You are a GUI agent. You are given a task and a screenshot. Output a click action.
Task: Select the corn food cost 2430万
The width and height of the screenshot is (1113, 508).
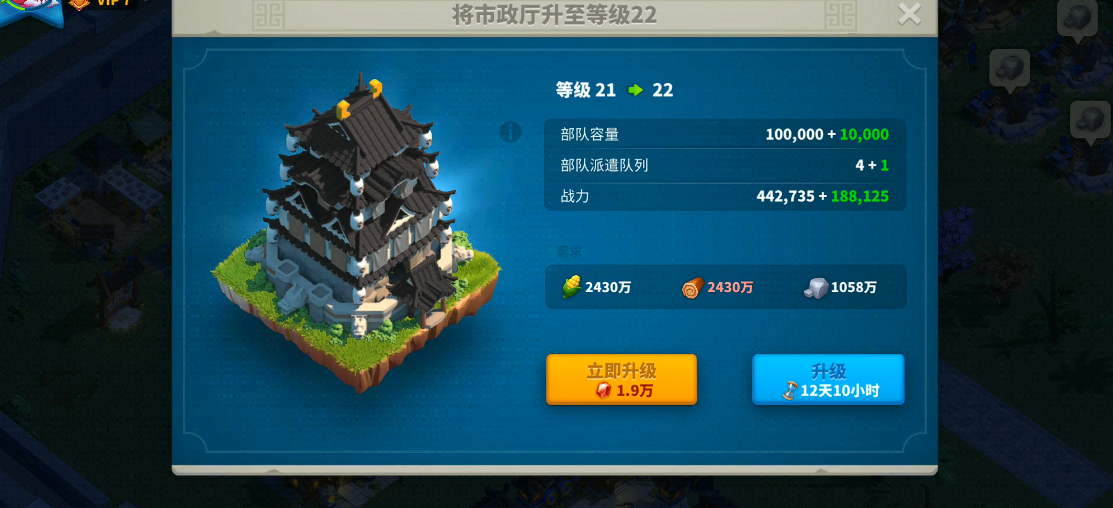pyautogui.click(x=595, y=288)
